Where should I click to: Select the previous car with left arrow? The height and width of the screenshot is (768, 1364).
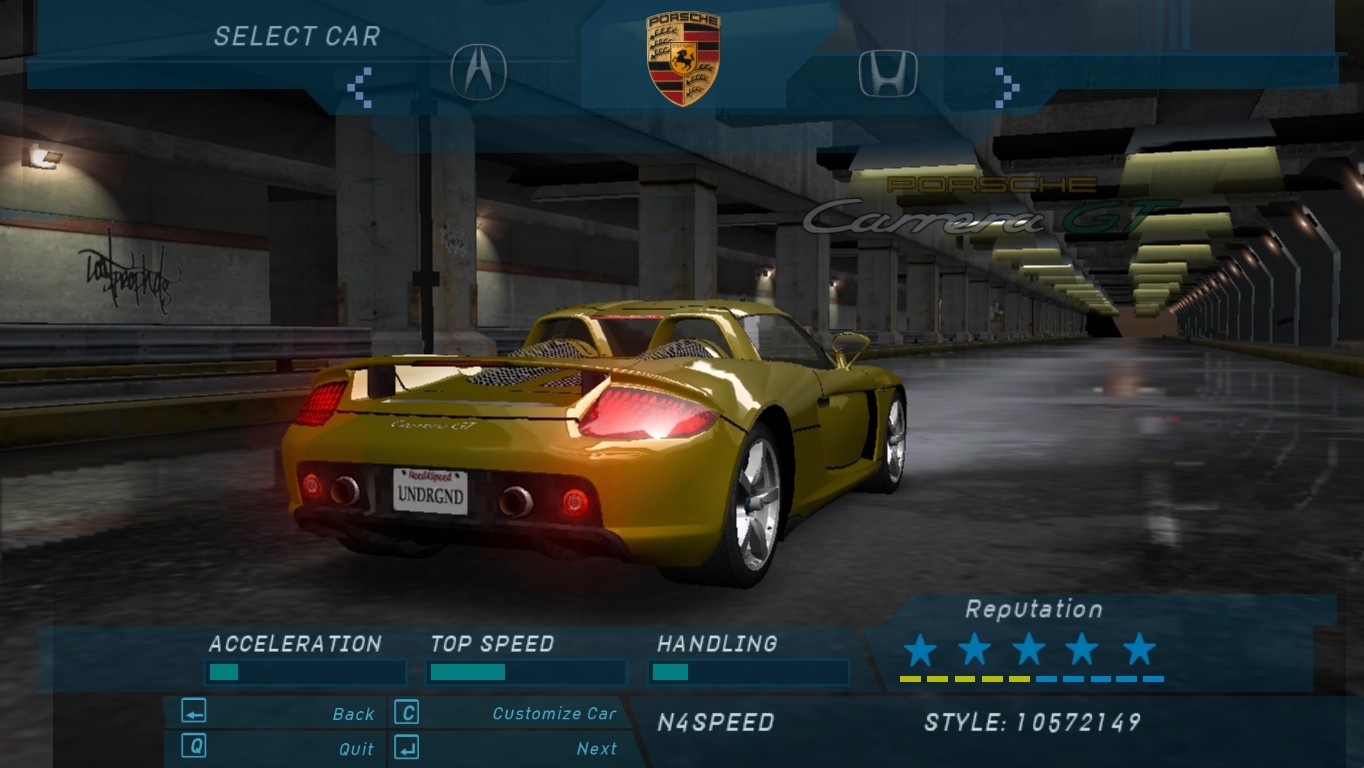(359, 87)
